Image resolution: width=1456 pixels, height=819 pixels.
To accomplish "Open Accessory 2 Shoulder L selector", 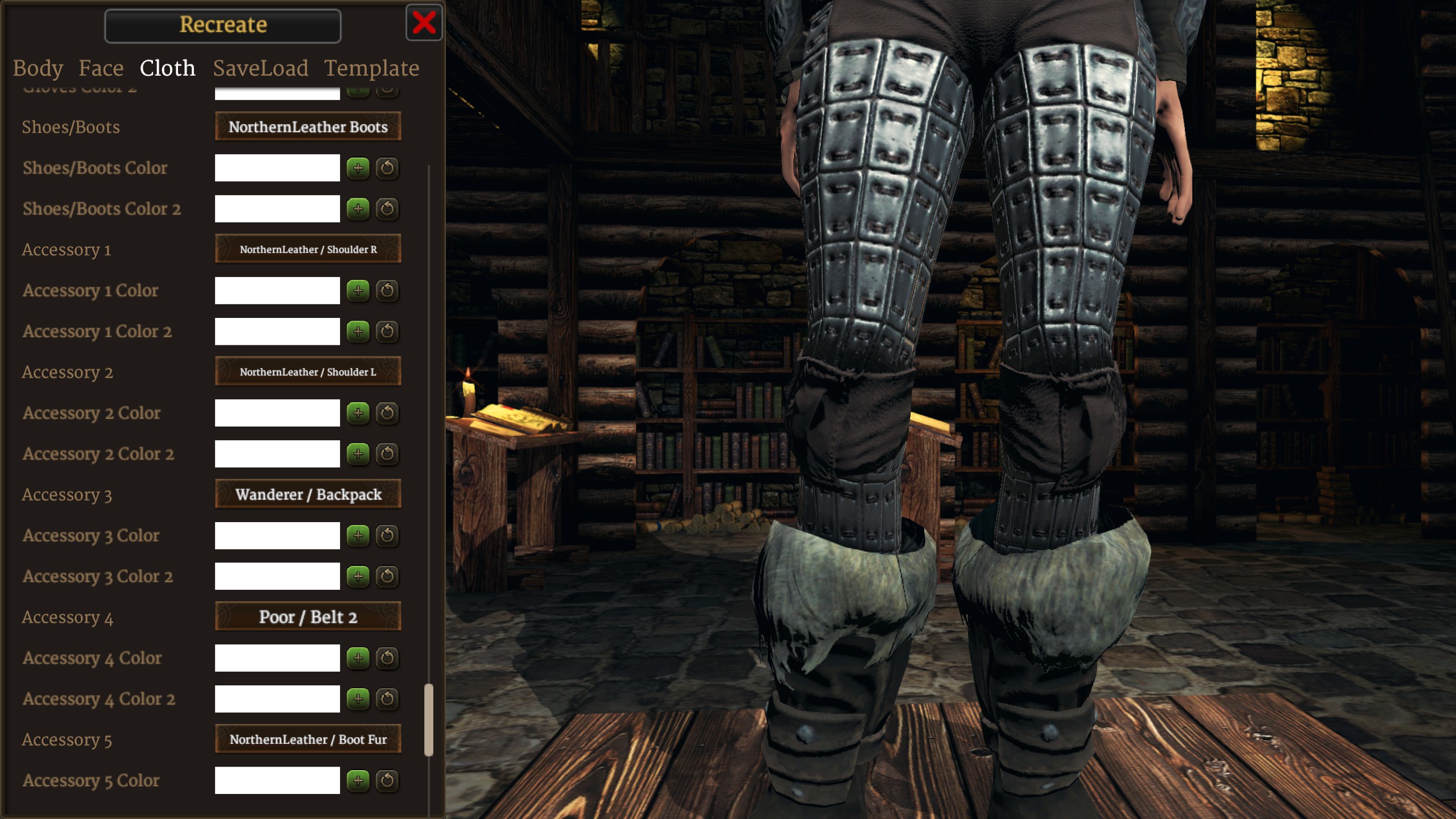I will [x=308, y=372].
